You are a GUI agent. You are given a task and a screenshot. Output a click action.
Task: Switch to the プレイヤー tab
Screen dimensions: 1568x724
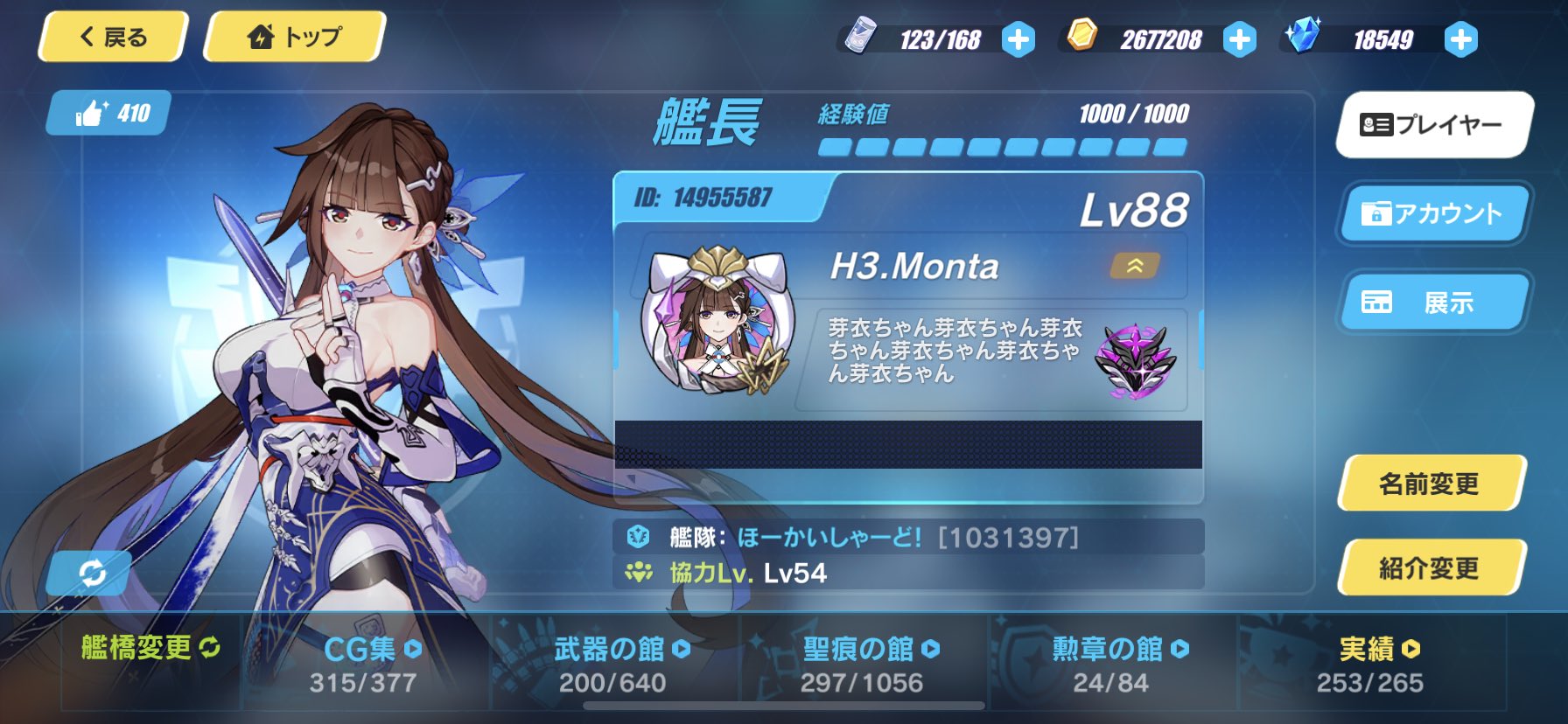pyautogui.click(x=1432, y=125)
